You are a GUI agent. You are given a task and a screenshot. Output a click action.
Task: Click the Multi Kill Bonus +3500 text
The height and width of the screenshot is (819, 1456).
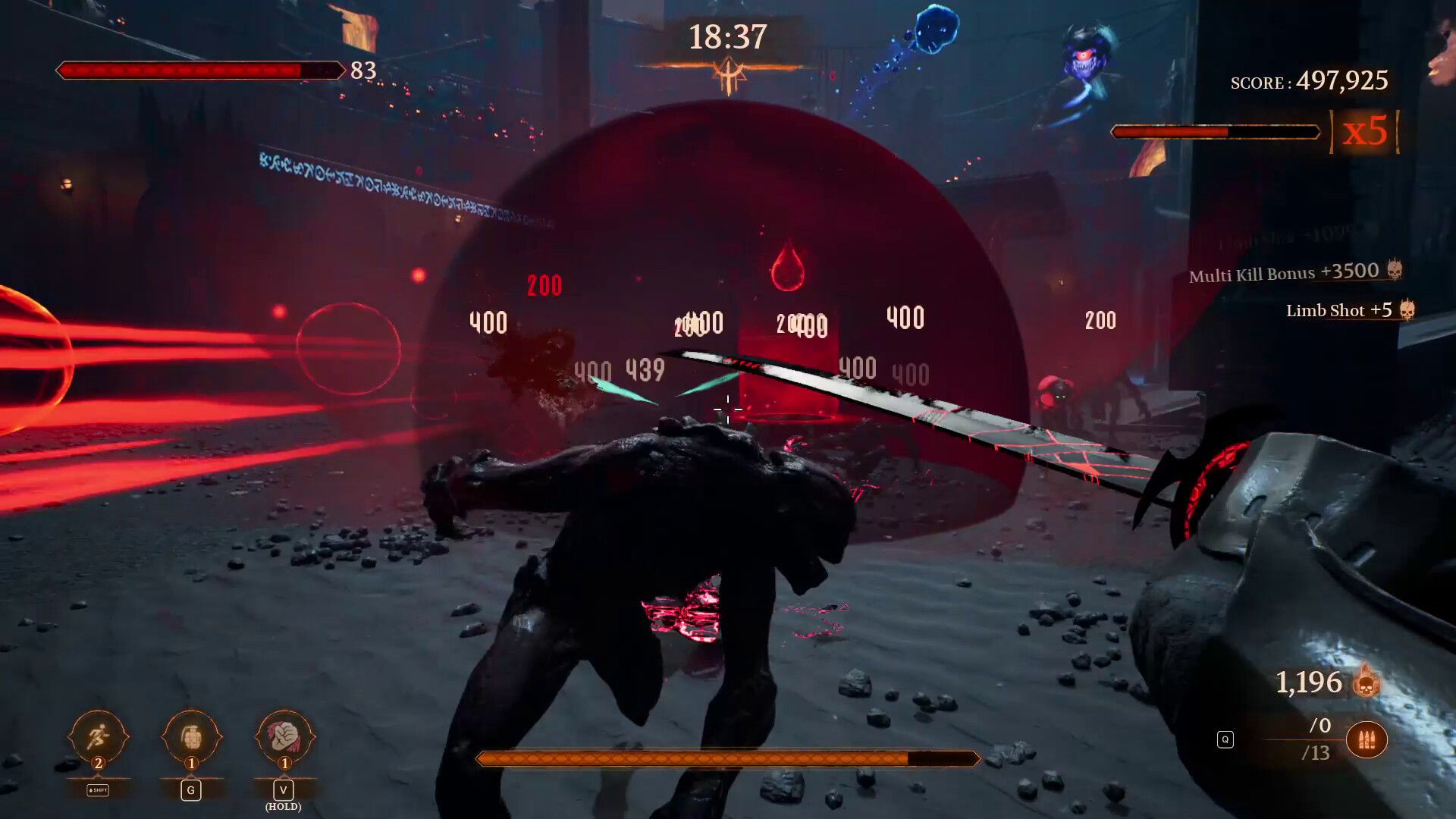tap(1282, 273)
